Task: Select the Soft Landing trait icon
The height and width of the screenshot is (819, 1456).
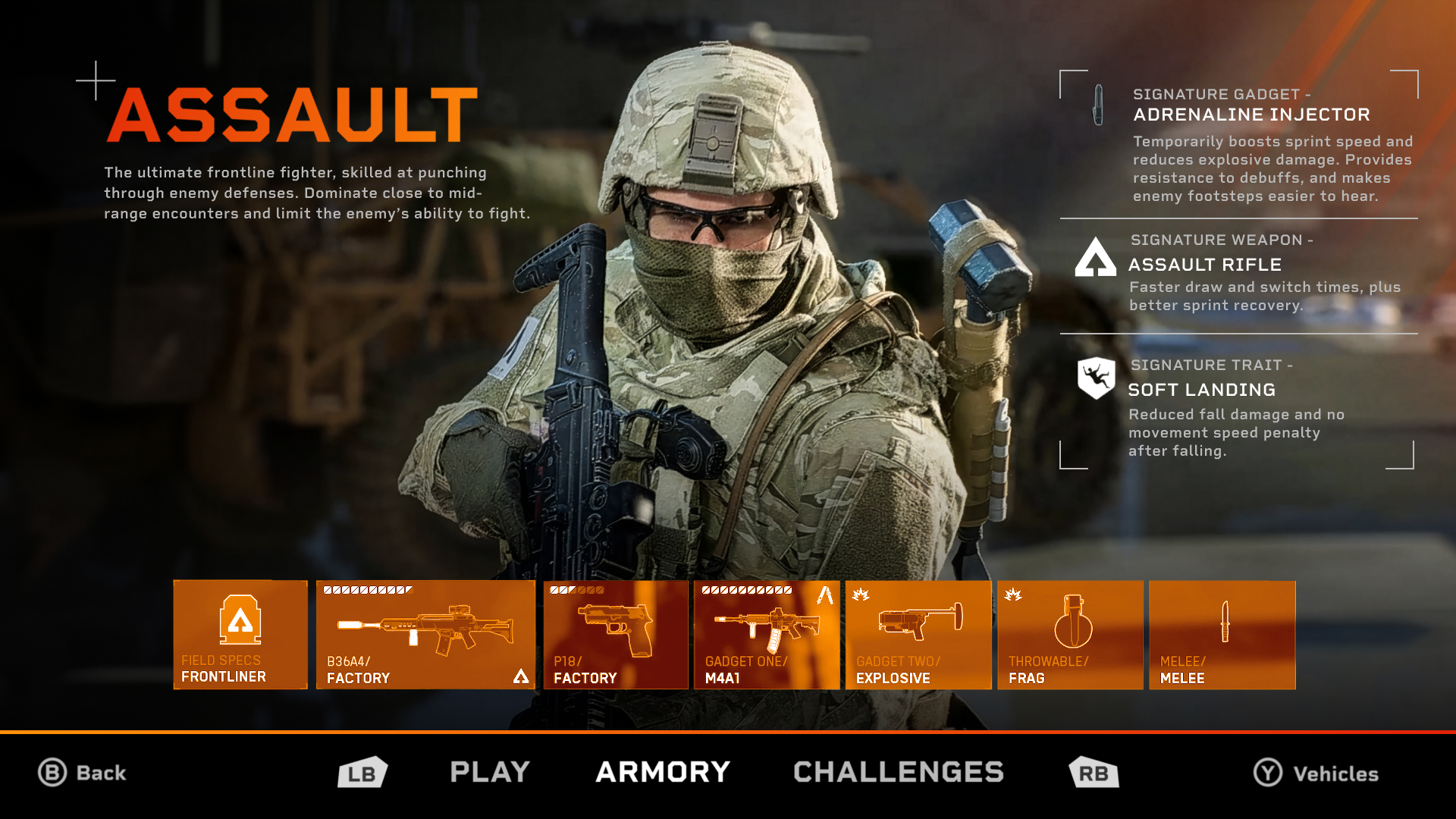Action: [1098, 376]
